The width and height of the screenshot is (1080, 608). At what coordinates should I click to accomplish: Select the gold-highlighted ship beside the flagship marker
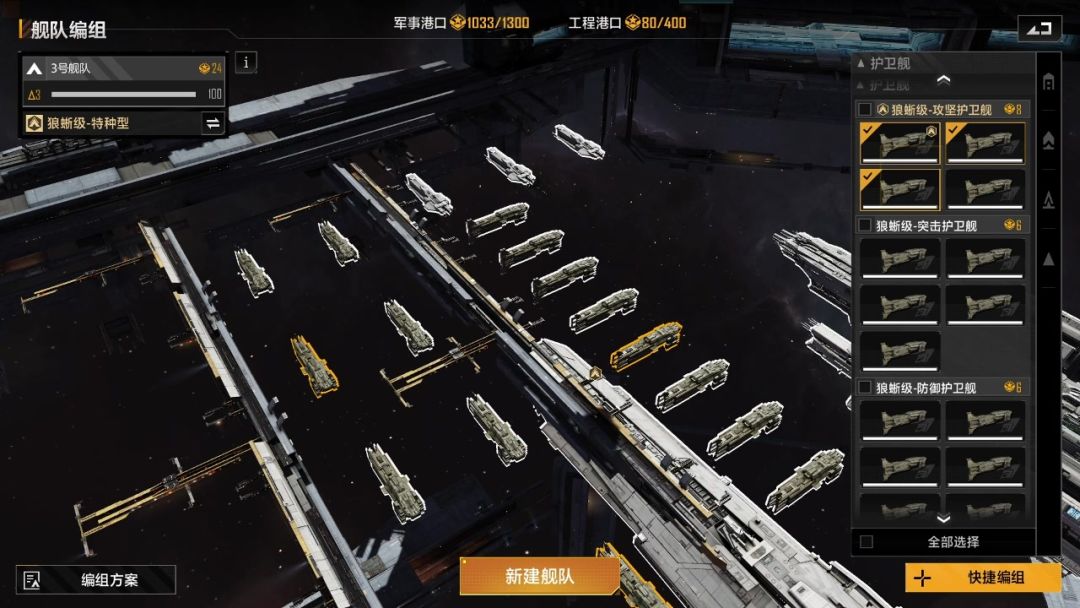646,345
